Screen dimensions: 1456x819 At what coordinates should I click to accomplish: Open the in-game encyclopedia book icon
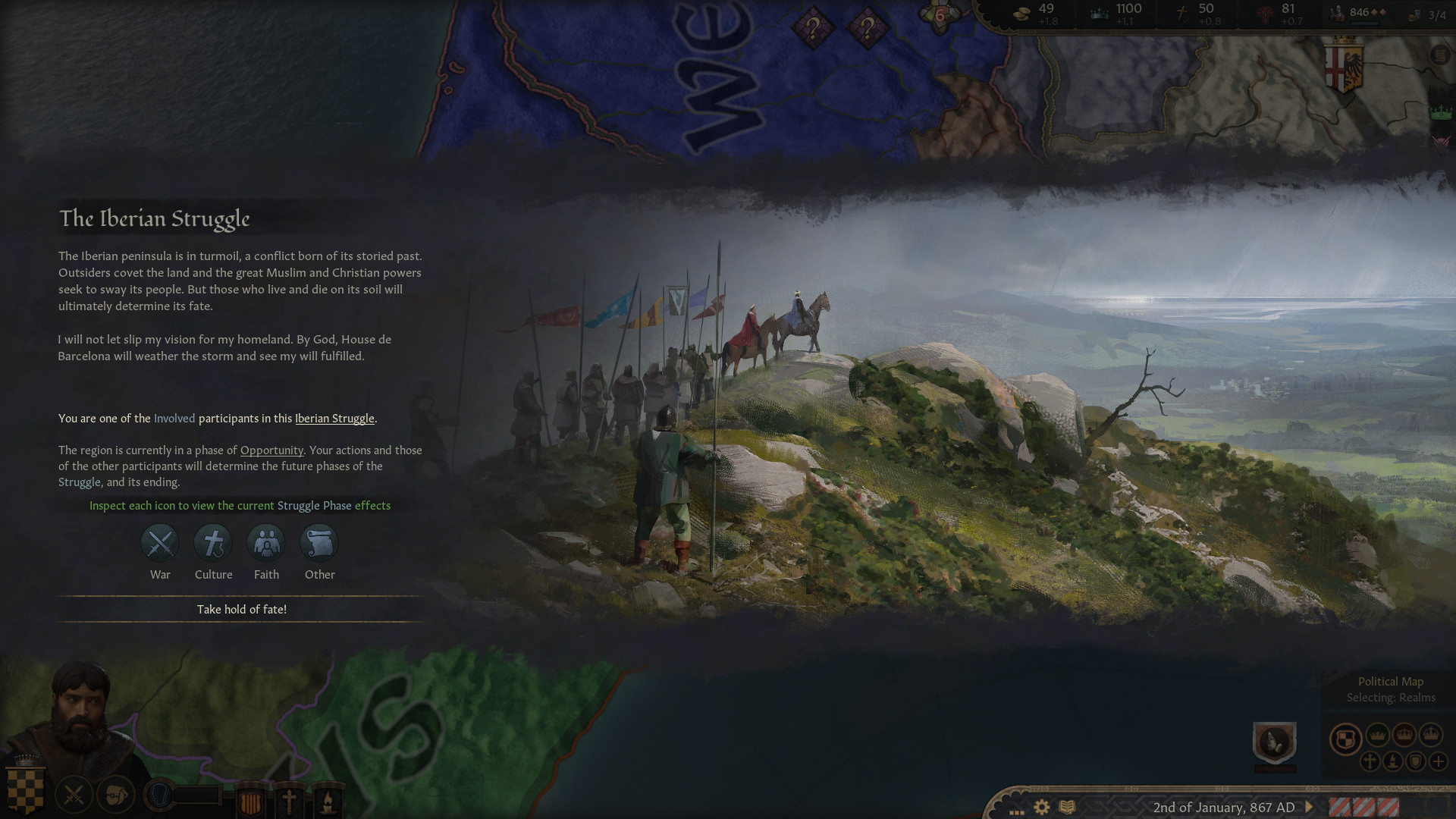1067,805
